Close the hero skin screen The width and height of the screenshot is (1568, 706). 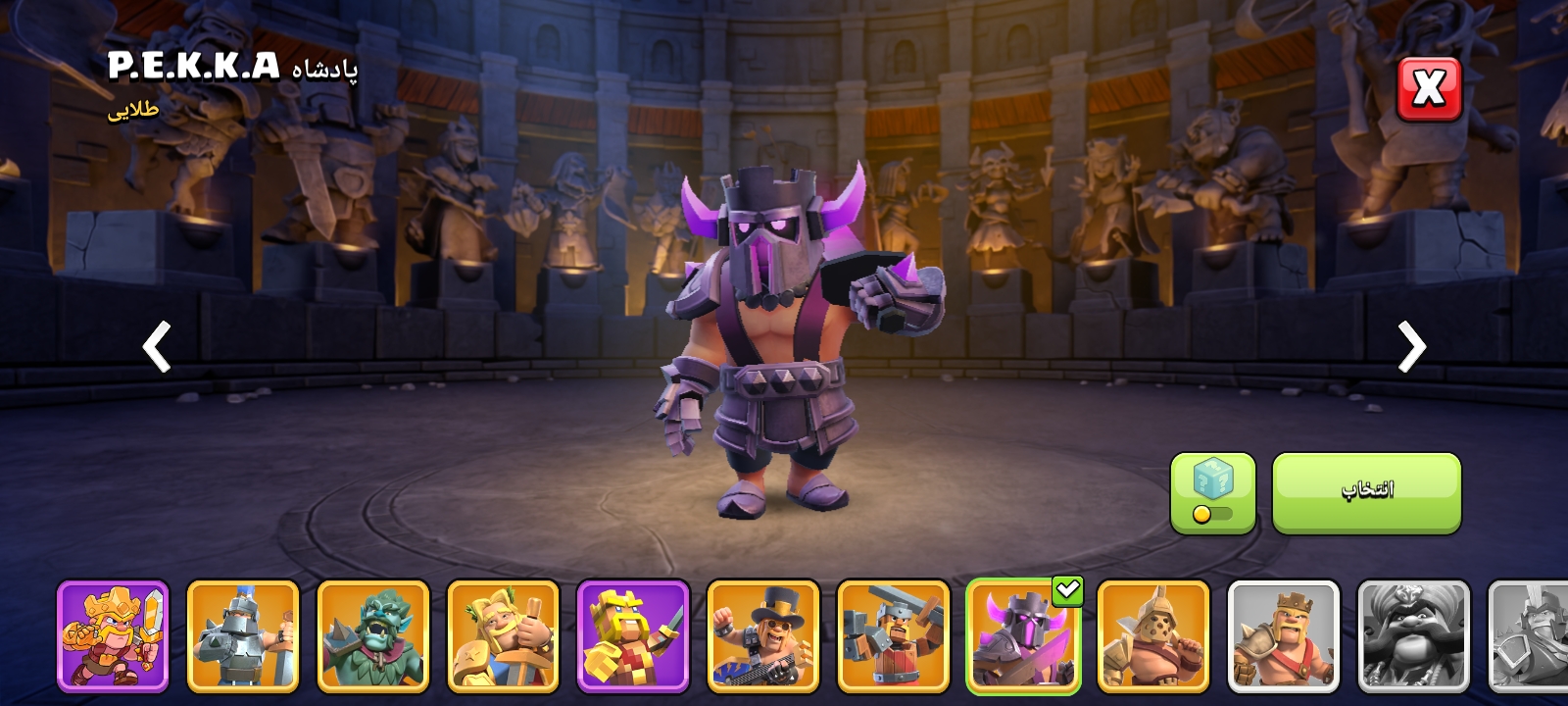click(1429, 89)
